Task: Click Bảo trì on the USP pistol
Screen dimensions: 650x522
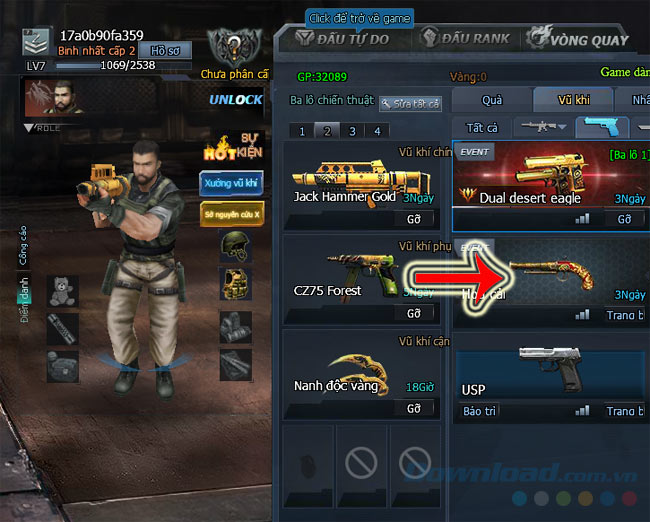Action: [479, 411]
